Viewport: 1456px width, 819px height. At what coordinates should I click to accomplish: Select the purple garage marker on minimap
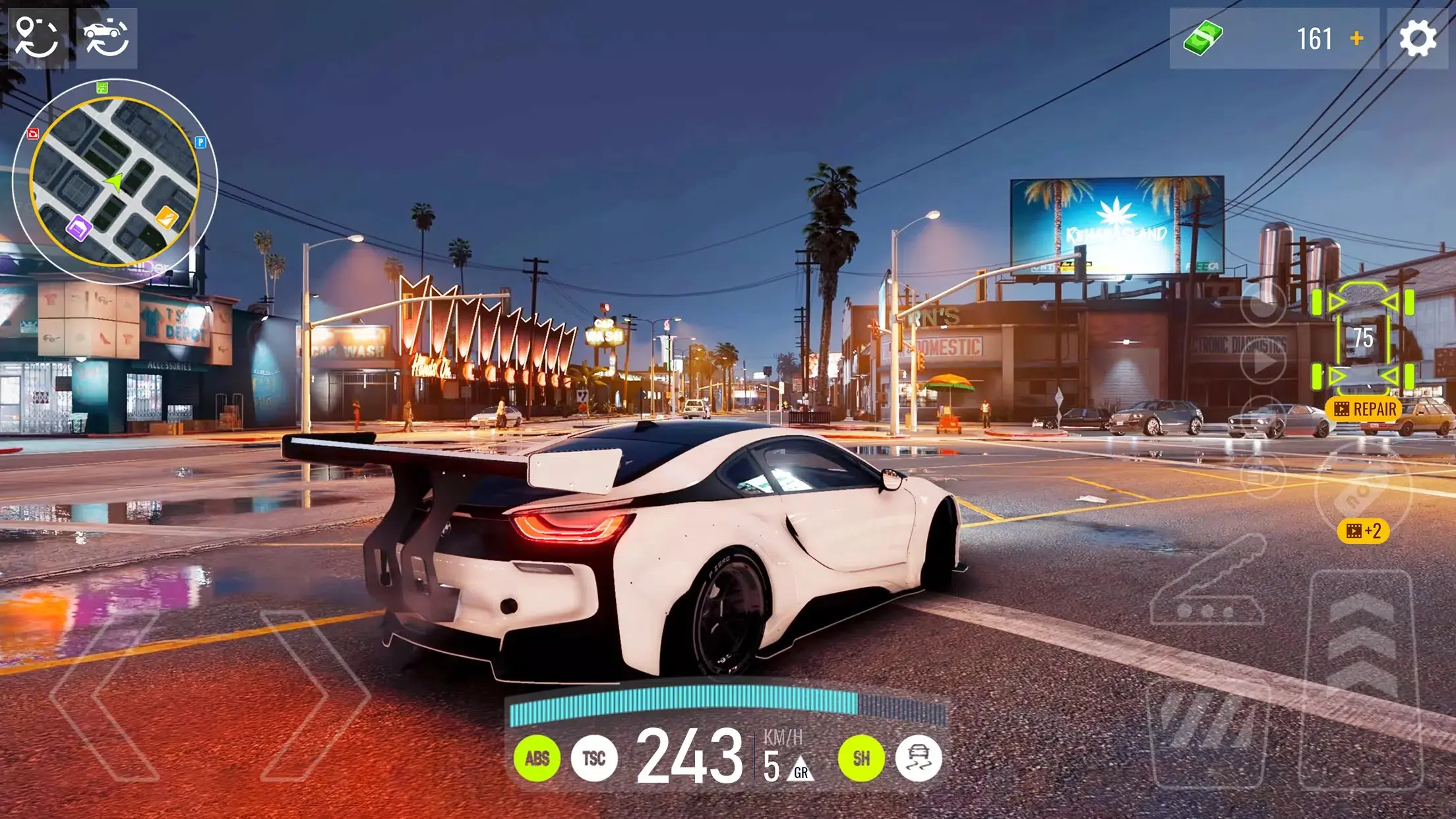(x=78, y=228)
